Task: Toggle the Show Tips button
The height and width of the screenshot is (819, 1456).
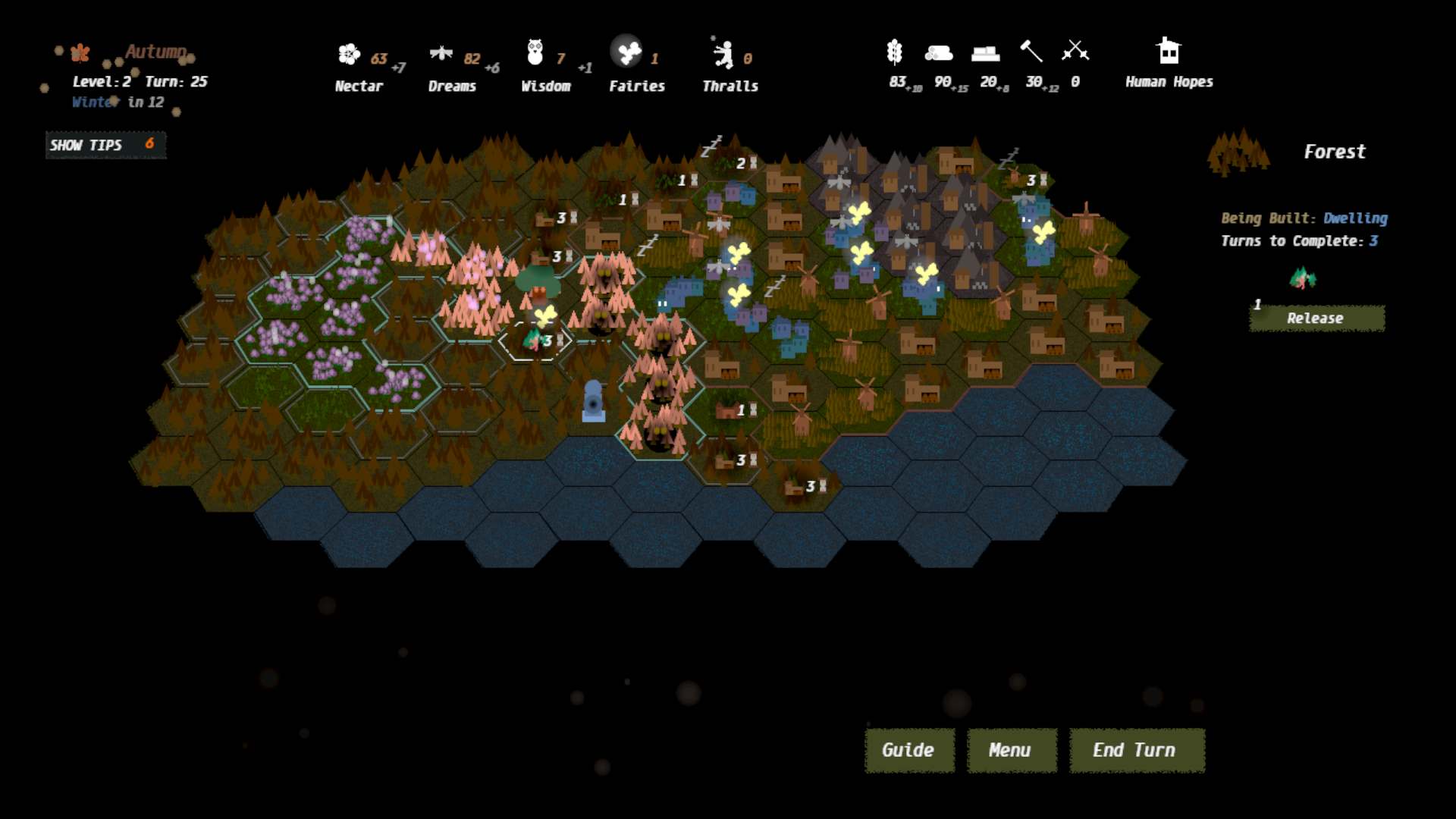Action: click(x=105, y=145)
